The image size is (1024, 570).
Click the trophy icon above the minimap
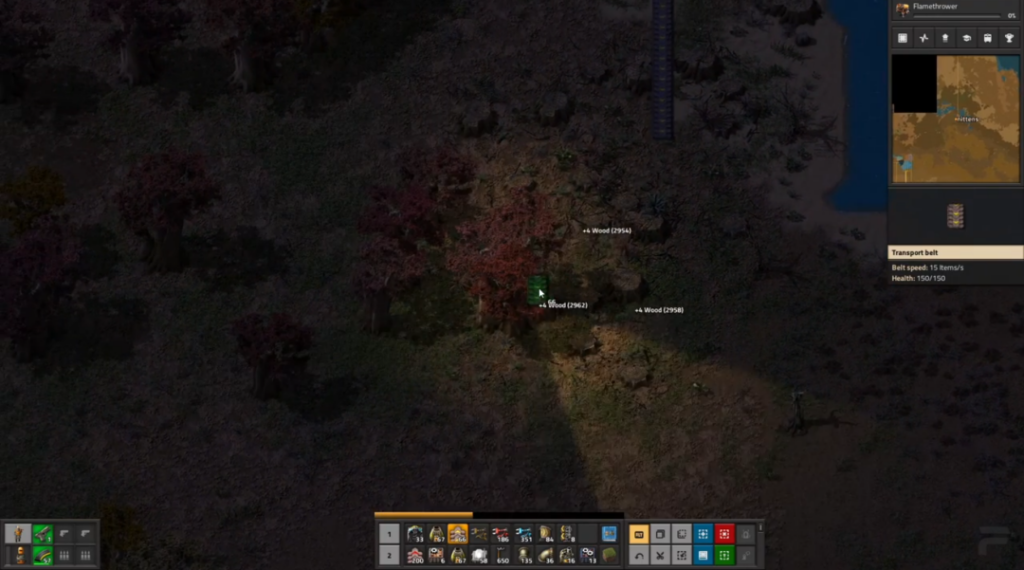pyautogui.click(x=1009, y=38)
